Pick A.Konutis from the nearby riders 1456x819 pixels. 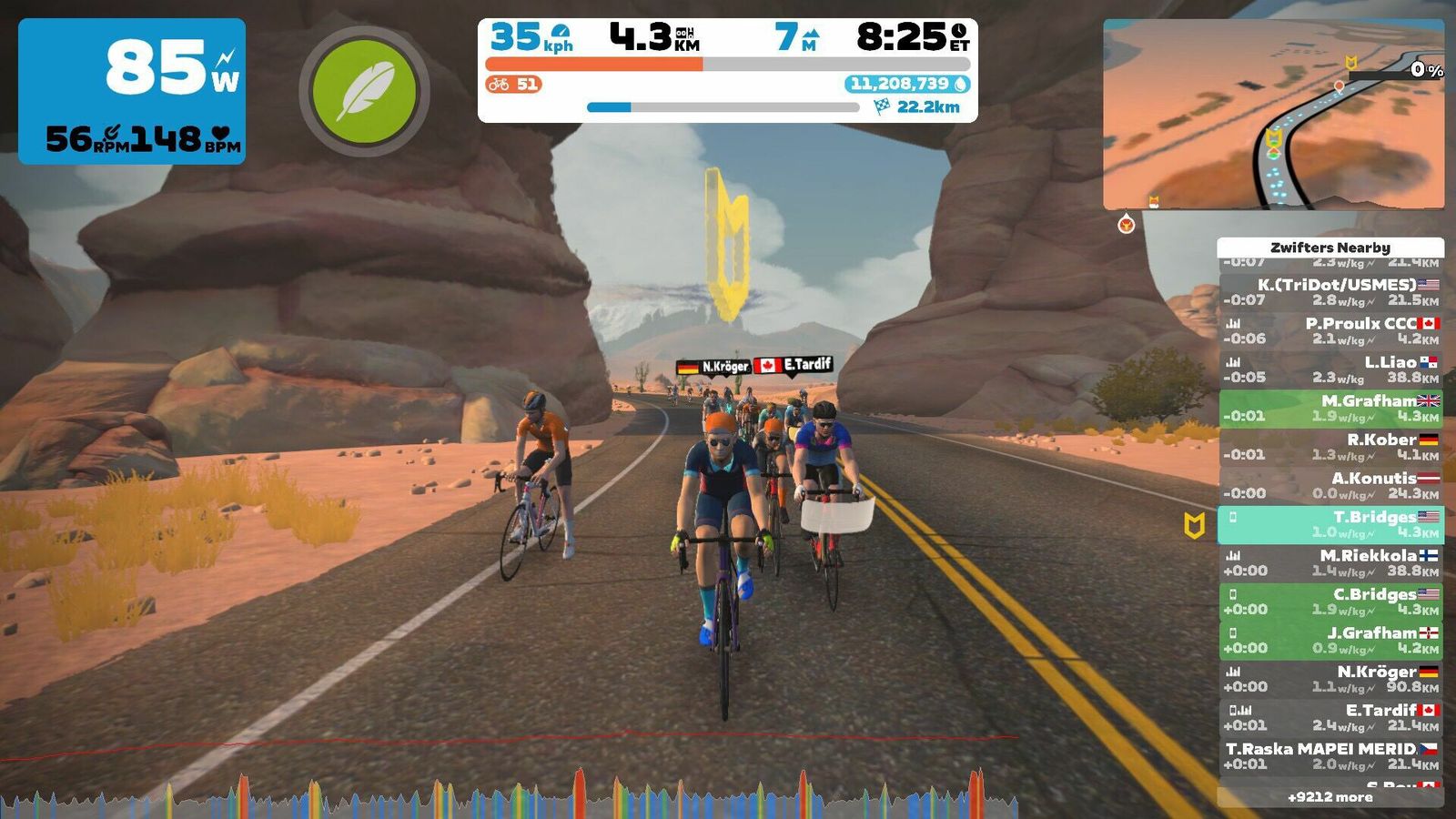pos(1330,485)
